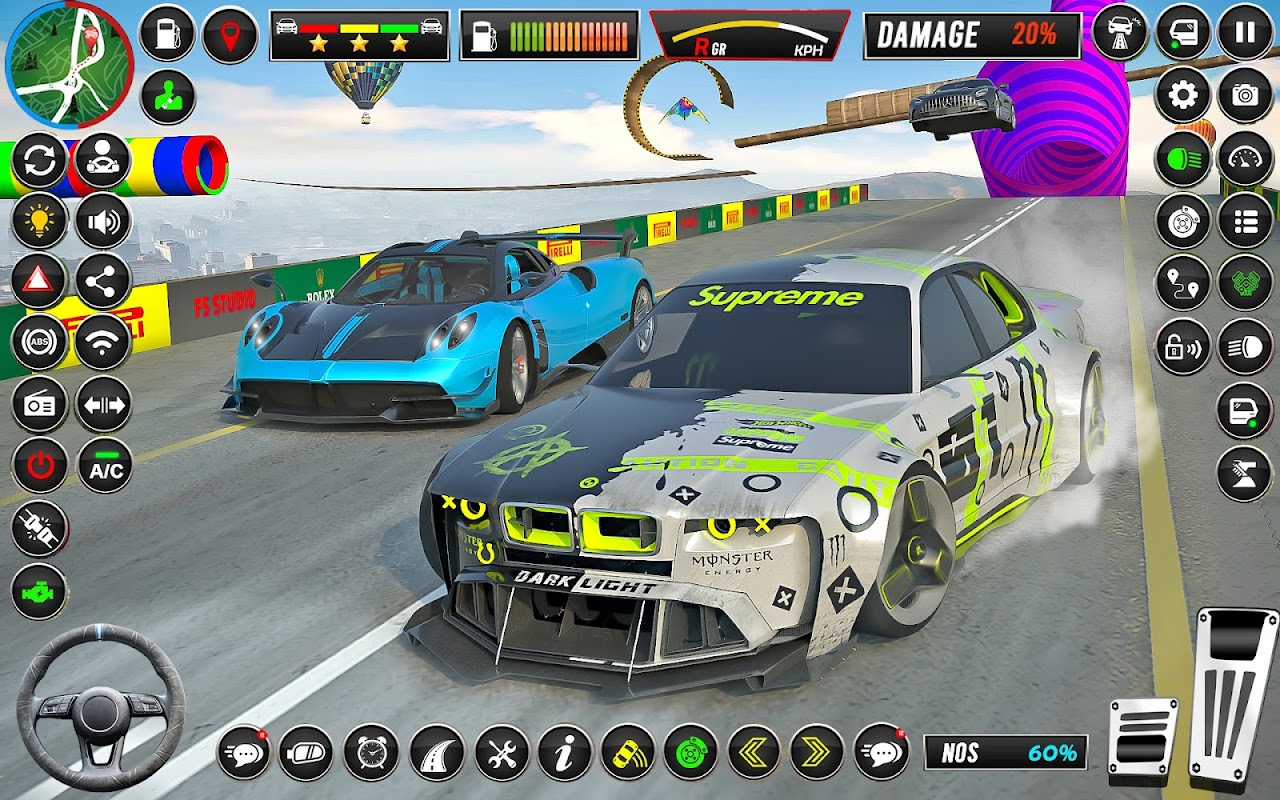Click the circular minimap

pyautogui.click(x=69, y=65)
